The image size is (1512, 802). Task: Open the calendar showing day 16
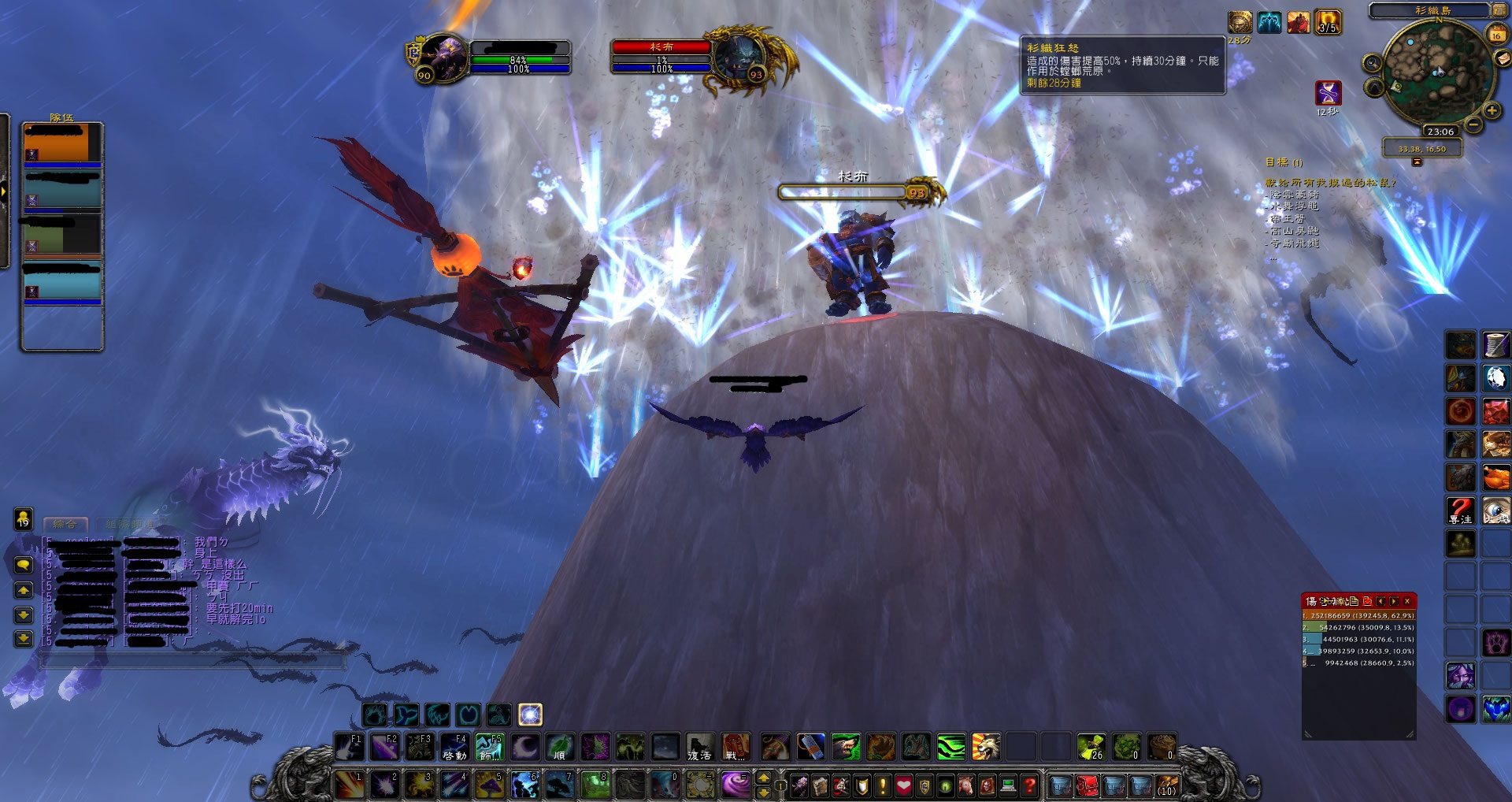[x=1496, y=35]
